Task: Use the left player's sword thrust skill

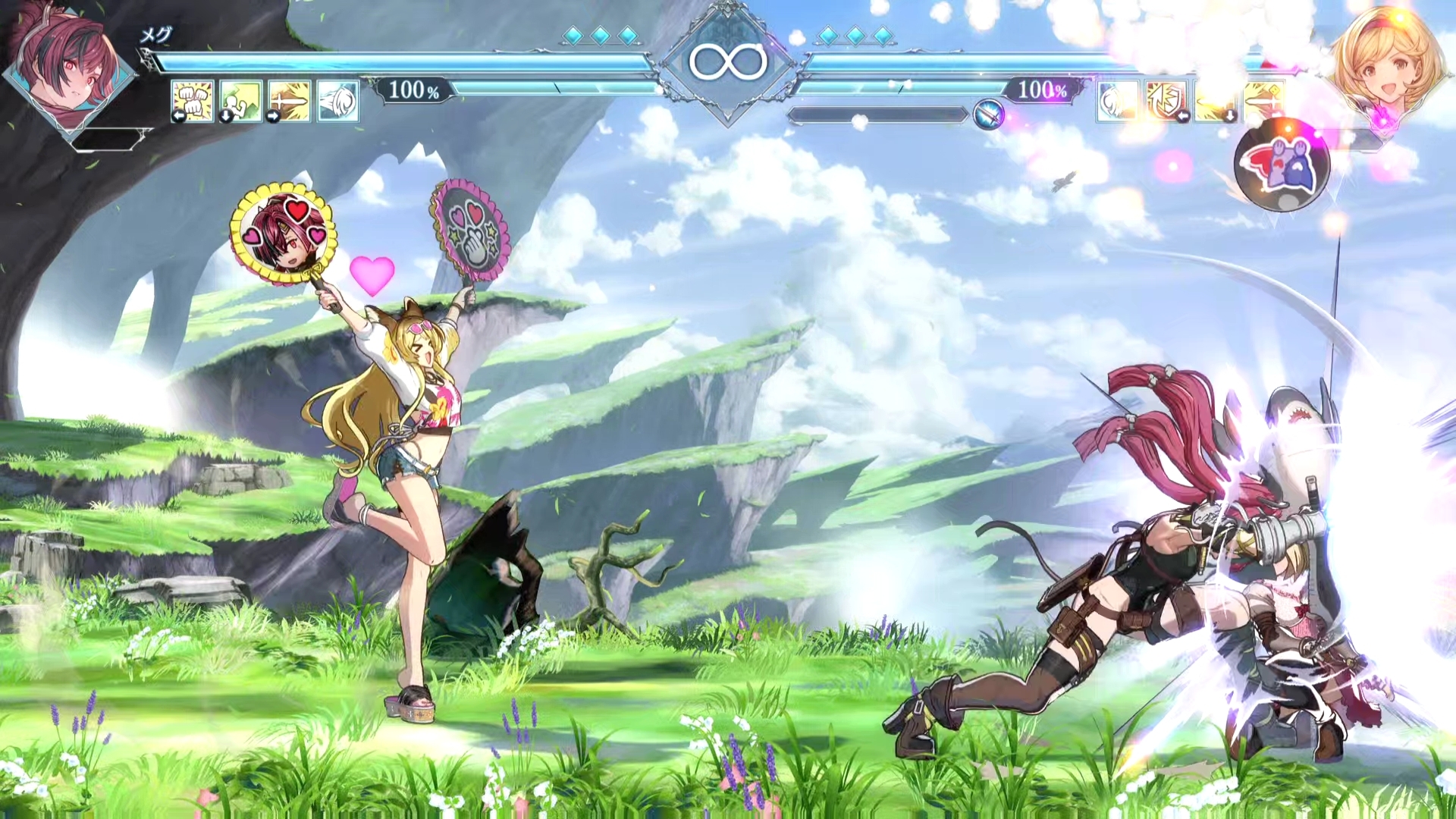Action: tap(289, 101)
